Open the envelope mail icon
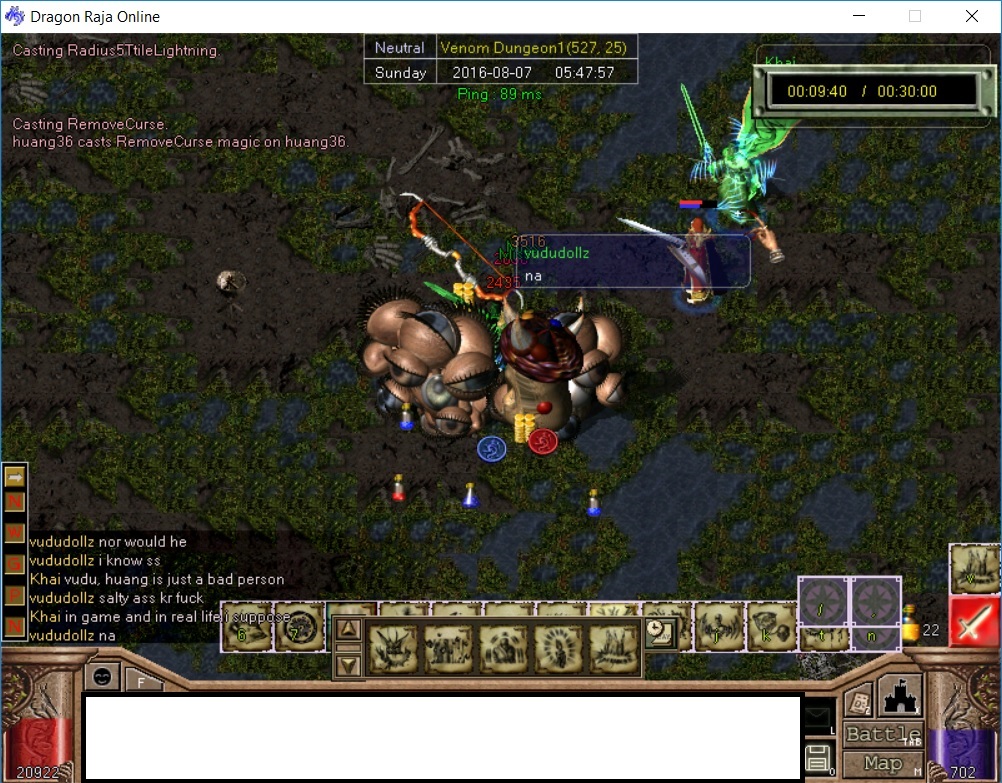Image resolution: width=1002 pixels, height=783 pixels. [819, 716]
